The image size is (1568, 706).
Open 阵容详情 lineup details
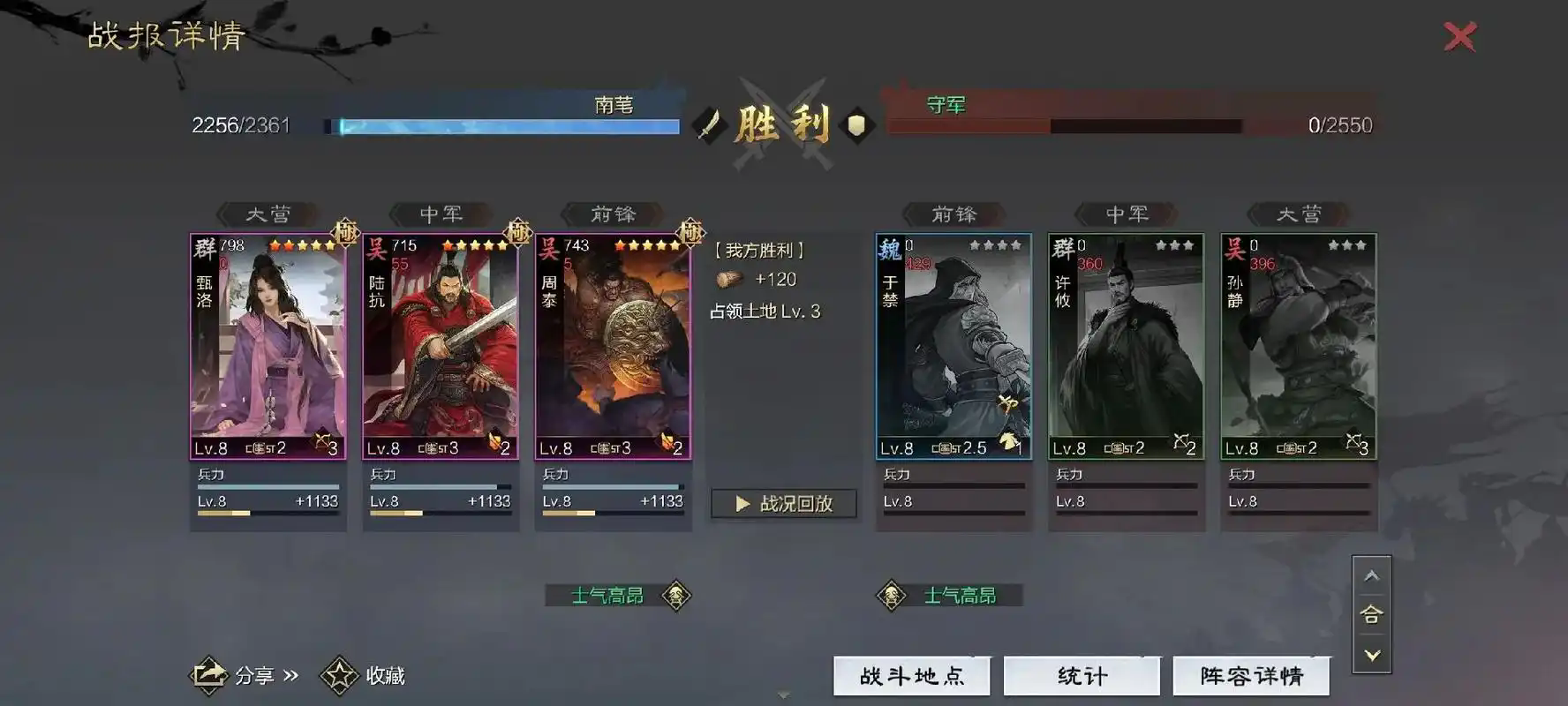pos(1250,674)
